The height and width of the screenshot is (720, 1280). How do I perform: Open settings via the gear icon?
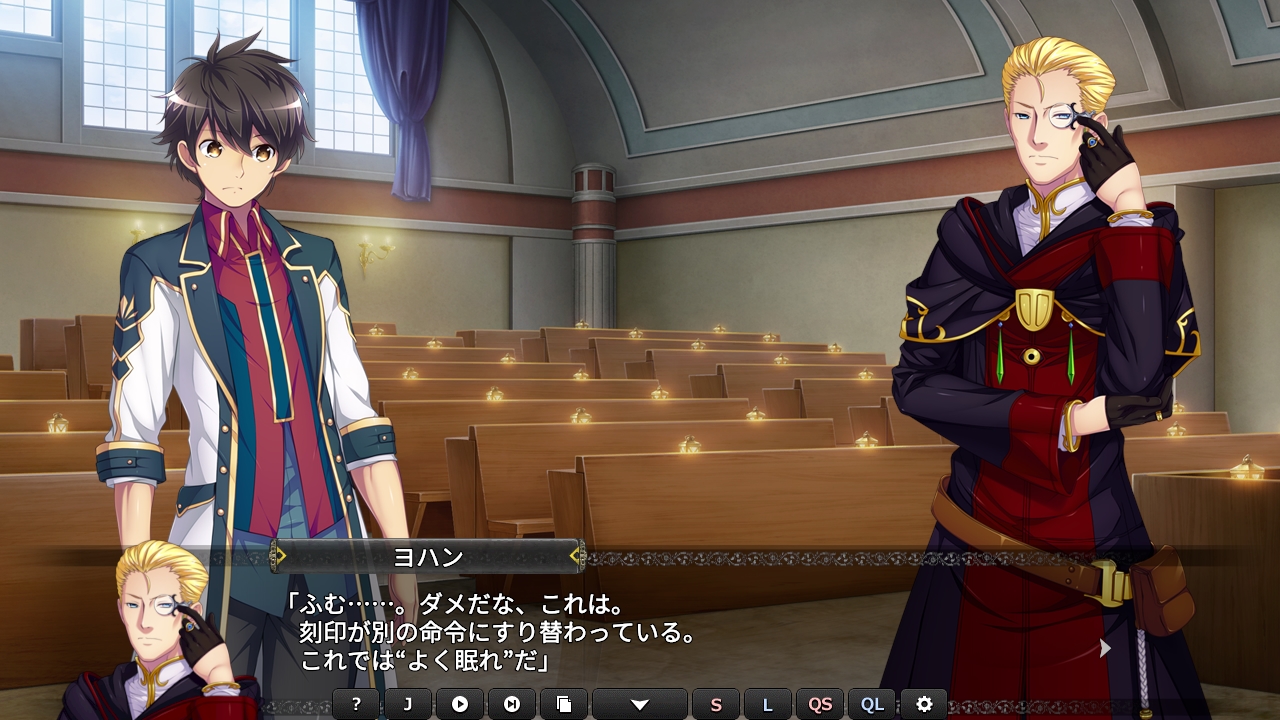(924, 704)
